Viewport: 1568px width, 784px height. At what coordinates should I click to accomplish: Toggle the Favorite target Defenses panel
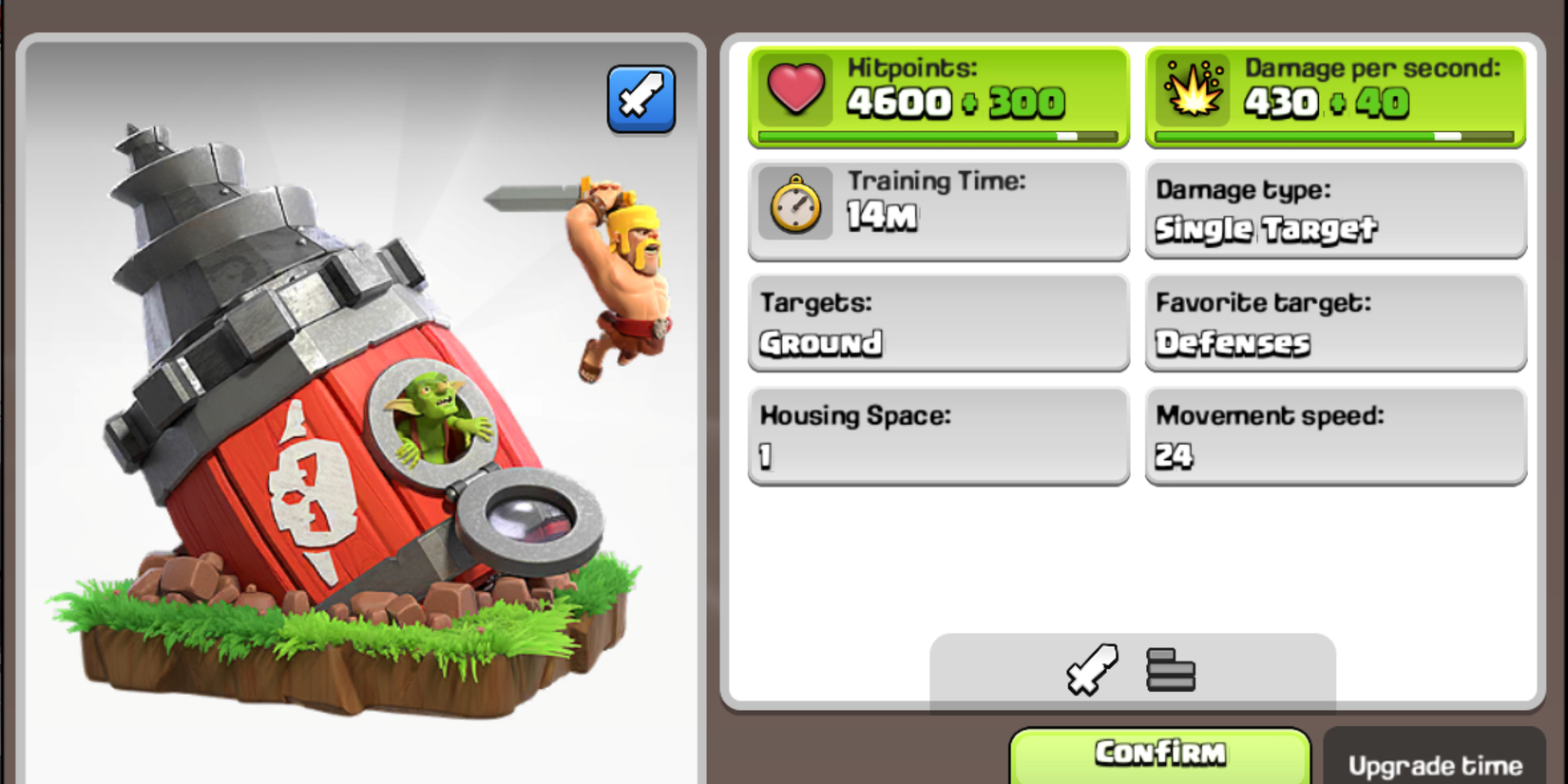click(x=1334, y=323)
